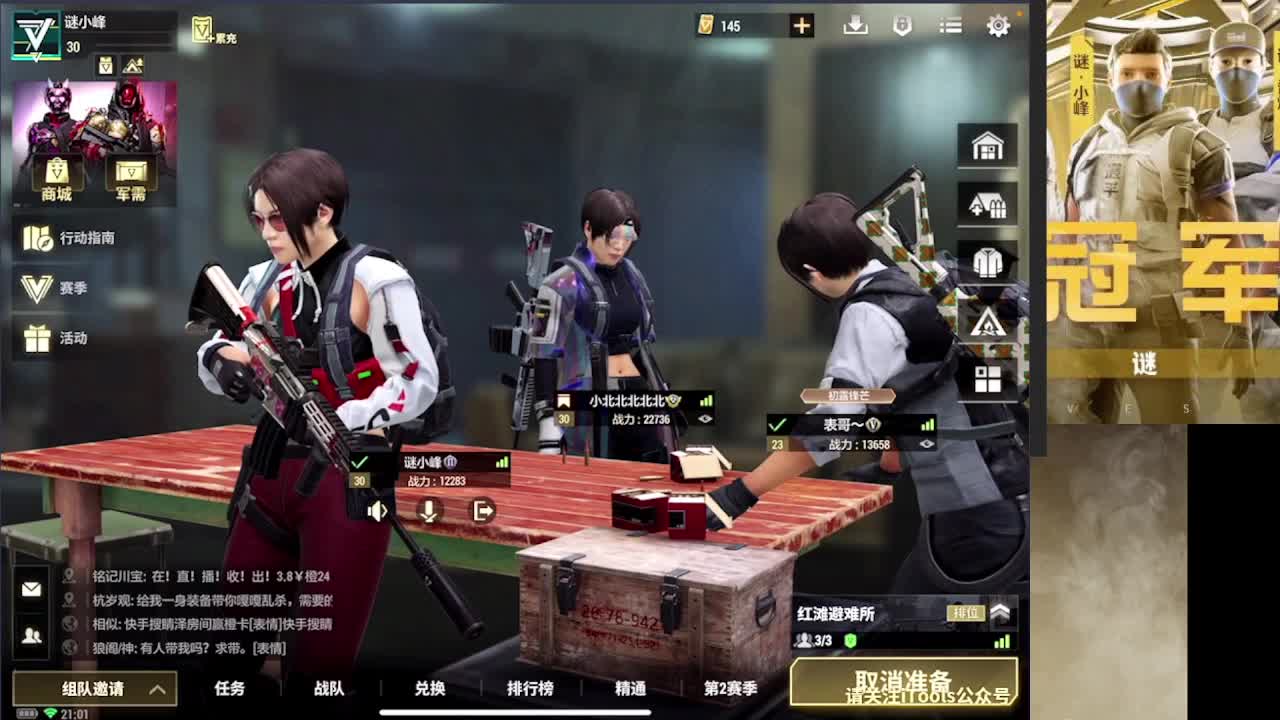The height and width of the screenshot is (720, 1280).
Task: Open the achievements triangle icon
Action: pyautogui.click(x=986, y=321)
